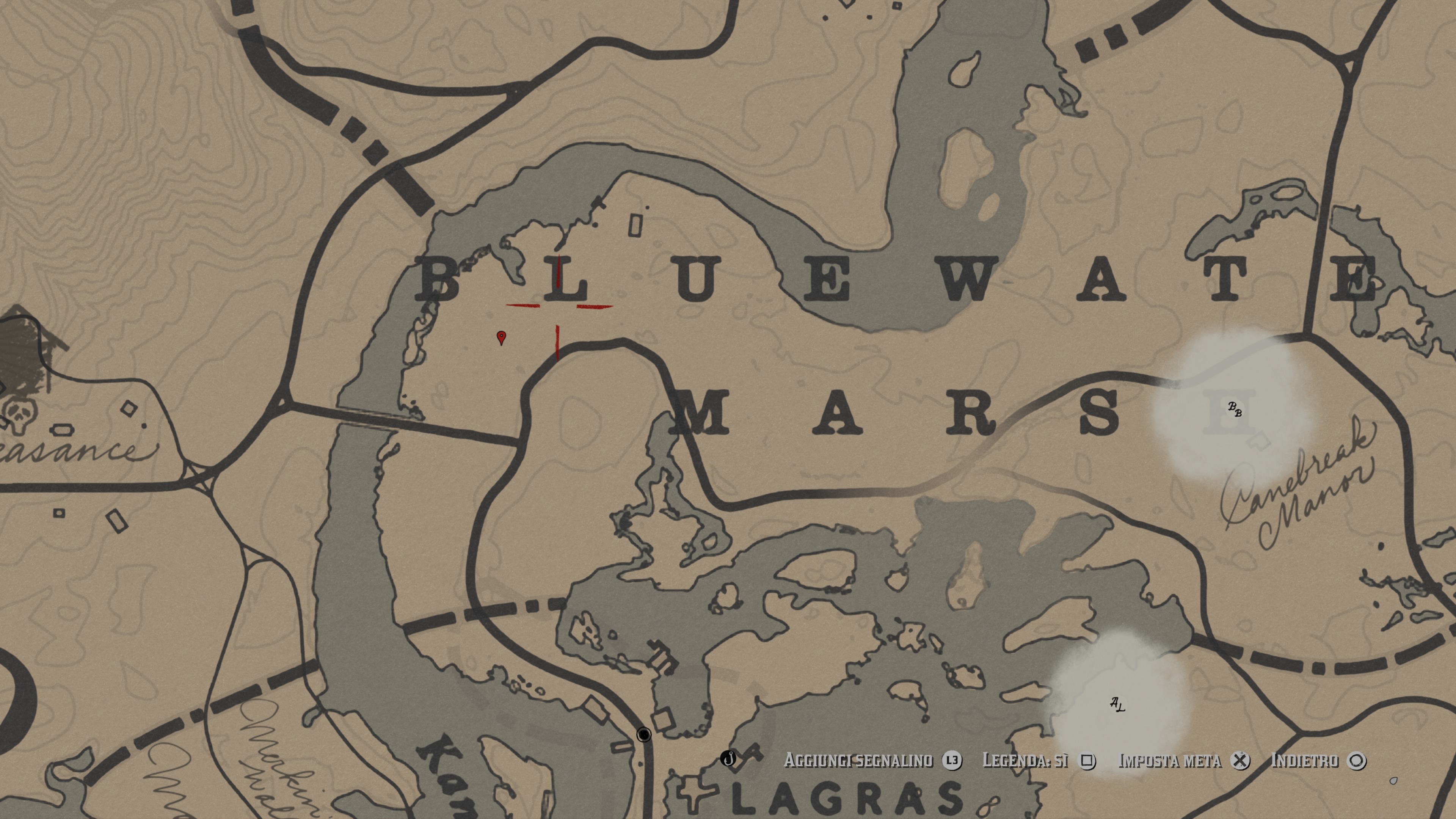This screenshot has height=819, width=1456.
Task: Select the black circular marker on the road
Action: [x=644, y=734]
